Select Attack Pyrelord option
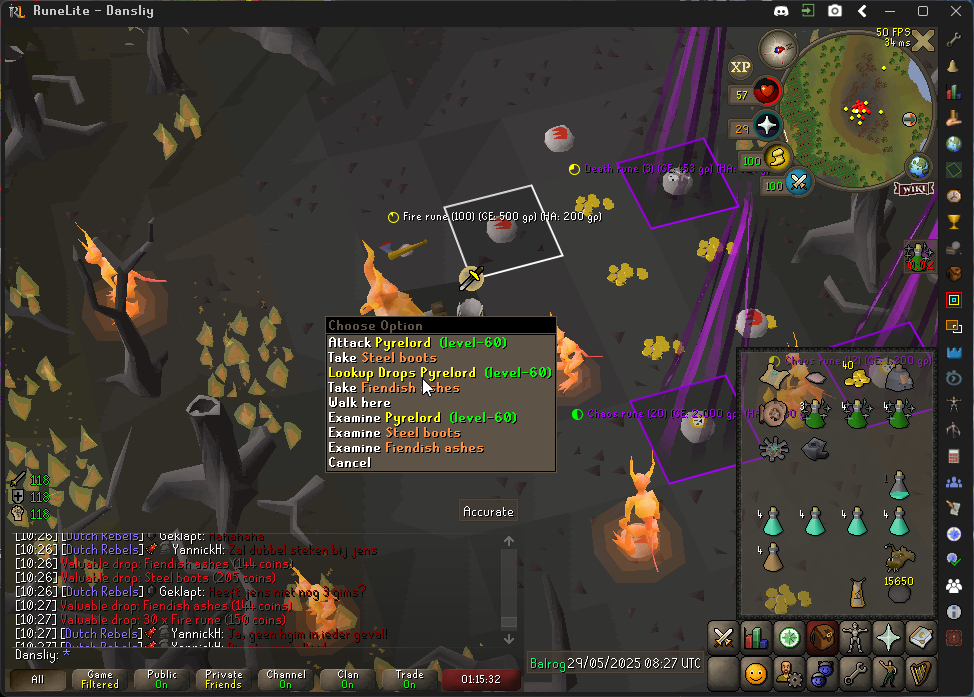This screenshot has height=697, width=974. click(417, 342)
